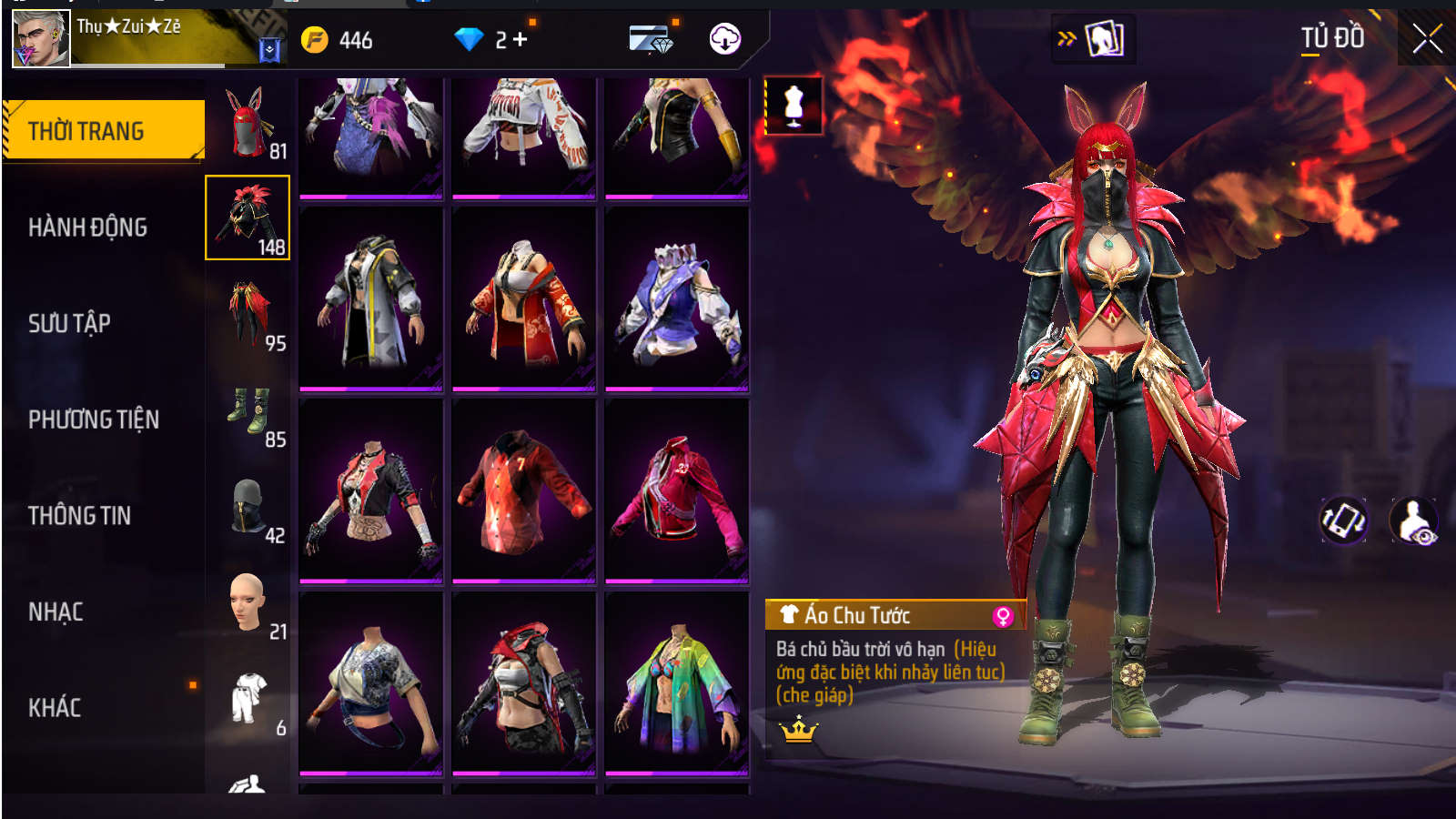Show the shoes category with green boots
Screen dimensions: 1456x819
tap(248, 410)
